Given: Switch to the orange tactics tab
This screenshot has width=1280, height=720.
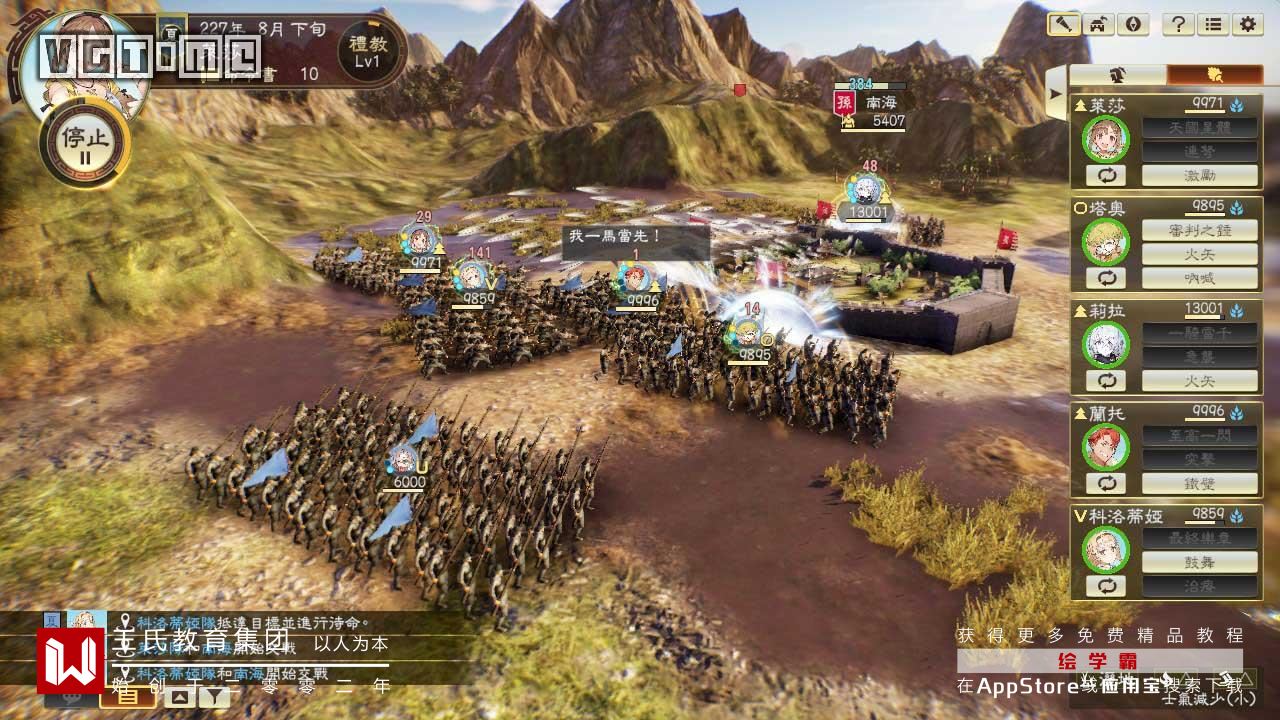Looking at the screenshot, I should pyautogui.click(x=1214, y=75).
